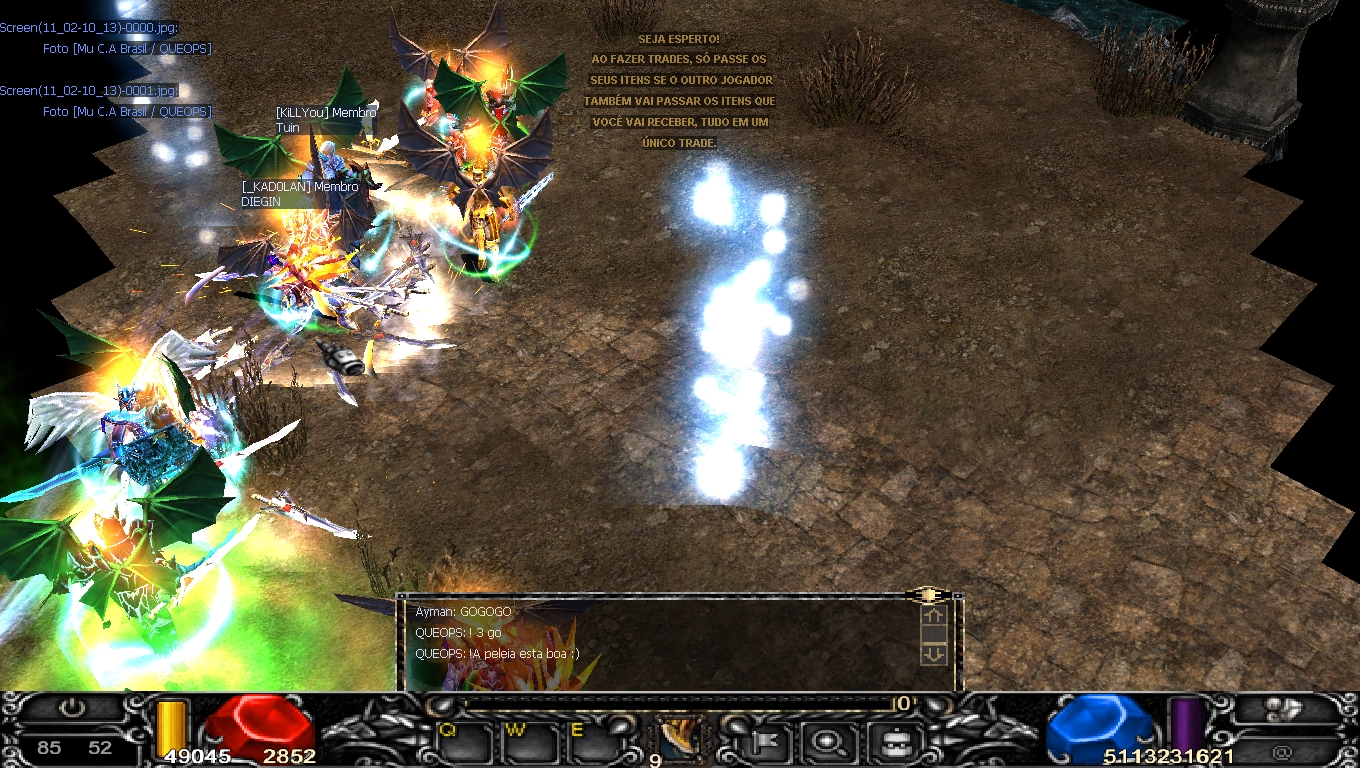The height and width of the screenshot is (768, 1360).
Task: Open the party members button
Action: [1283, 709]
